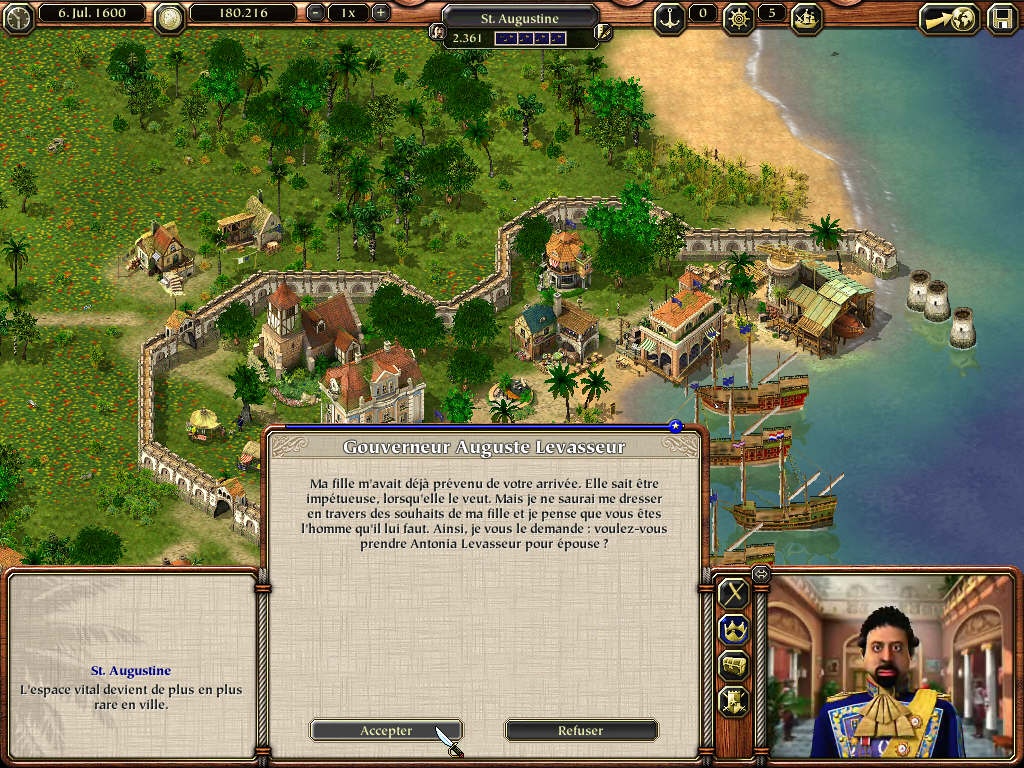Increase game speed with the plus button
Image resolution: width=1024 pixels, height=768 pixels.
point(380,14)
